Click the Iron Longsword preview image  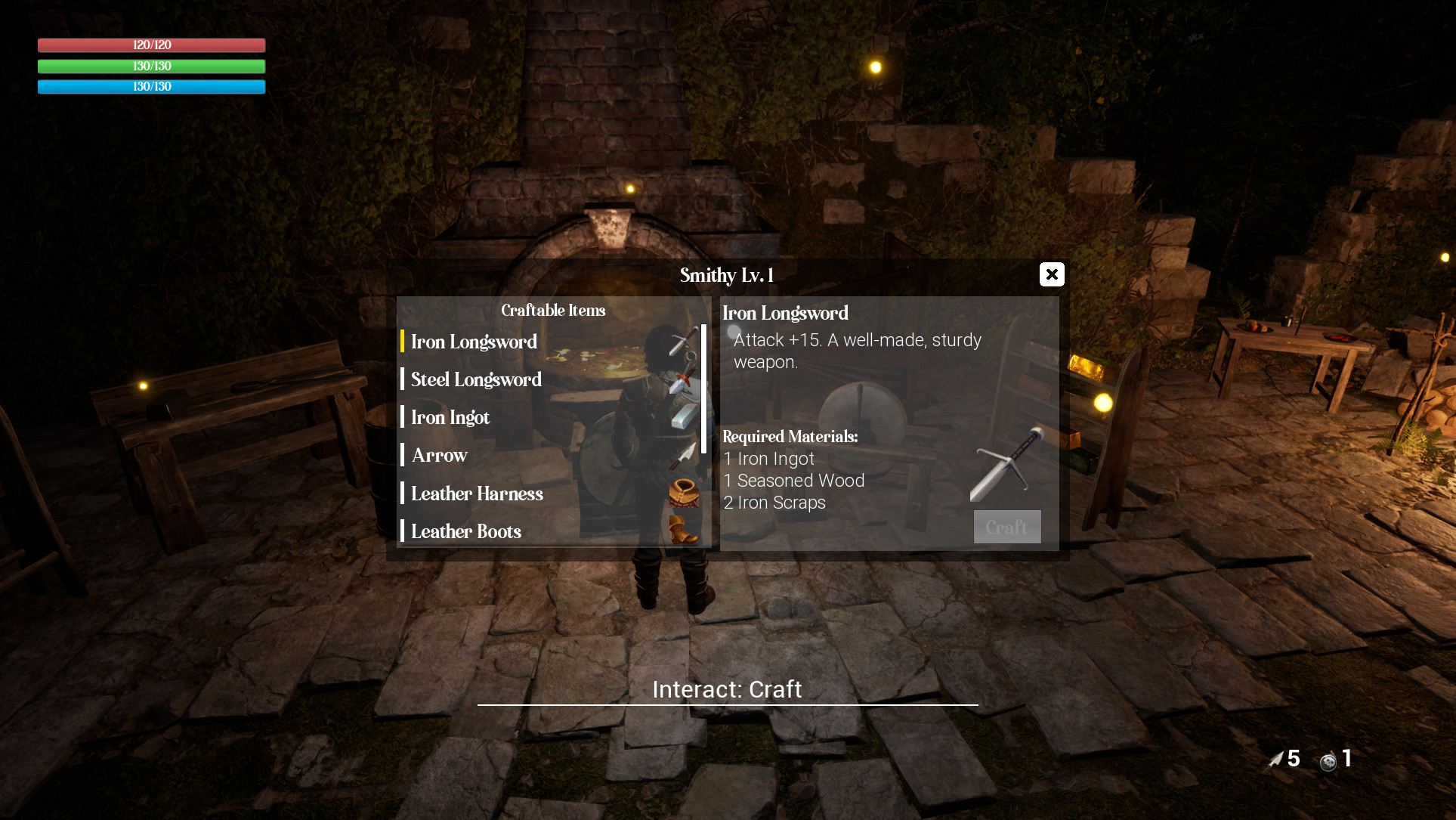coord(1007,464)
